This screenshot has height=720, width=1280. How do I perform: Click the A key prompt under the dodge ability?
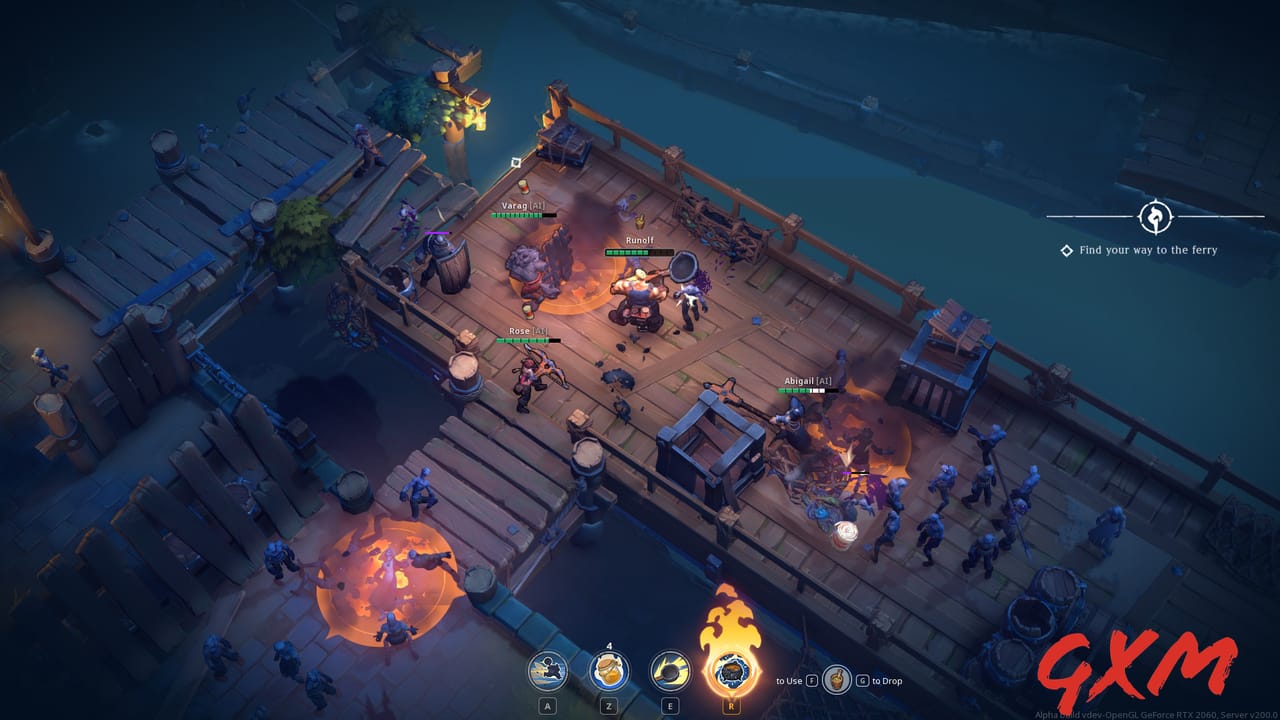547,705
